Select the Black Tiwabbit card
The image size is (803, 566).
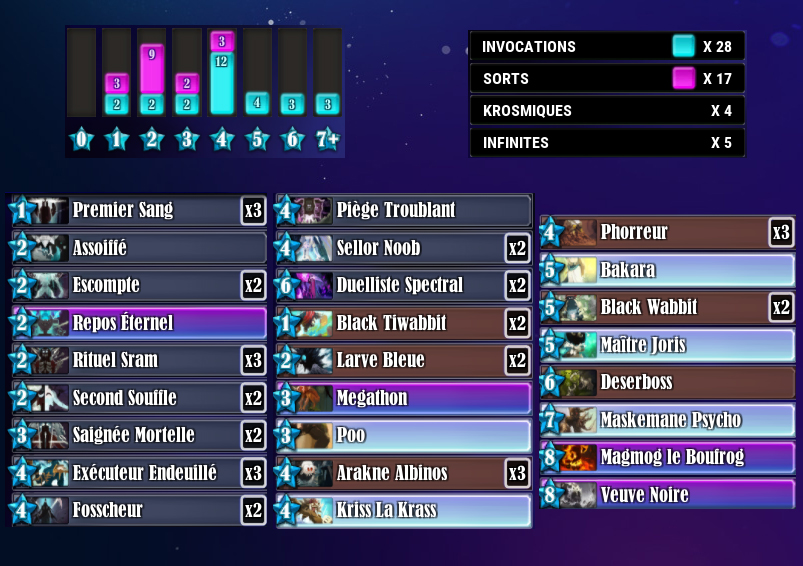[404, 323]
